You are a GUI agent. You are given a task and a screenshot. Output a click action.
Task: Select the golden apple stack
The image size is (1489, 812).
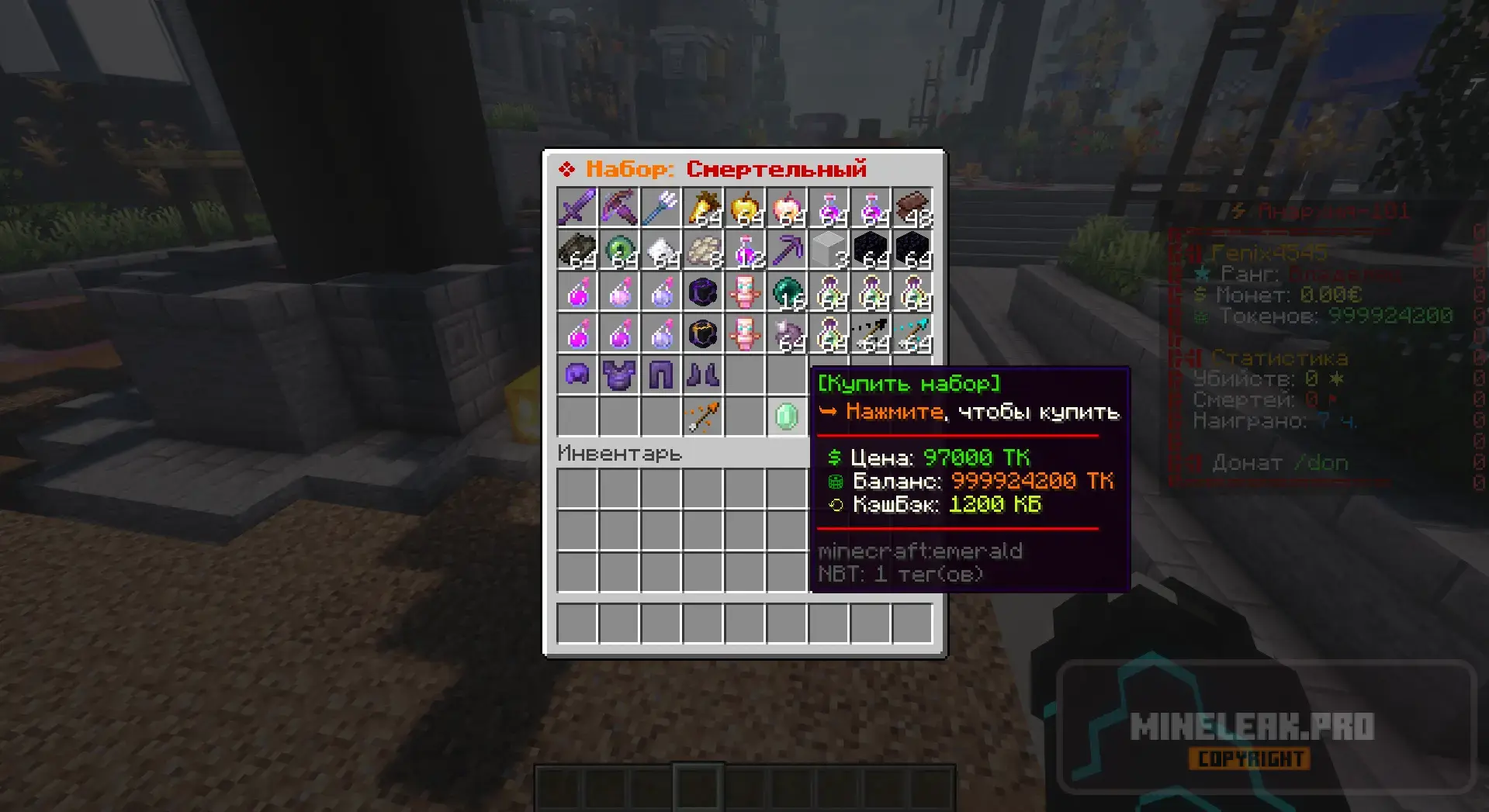[x=744, y=208]
